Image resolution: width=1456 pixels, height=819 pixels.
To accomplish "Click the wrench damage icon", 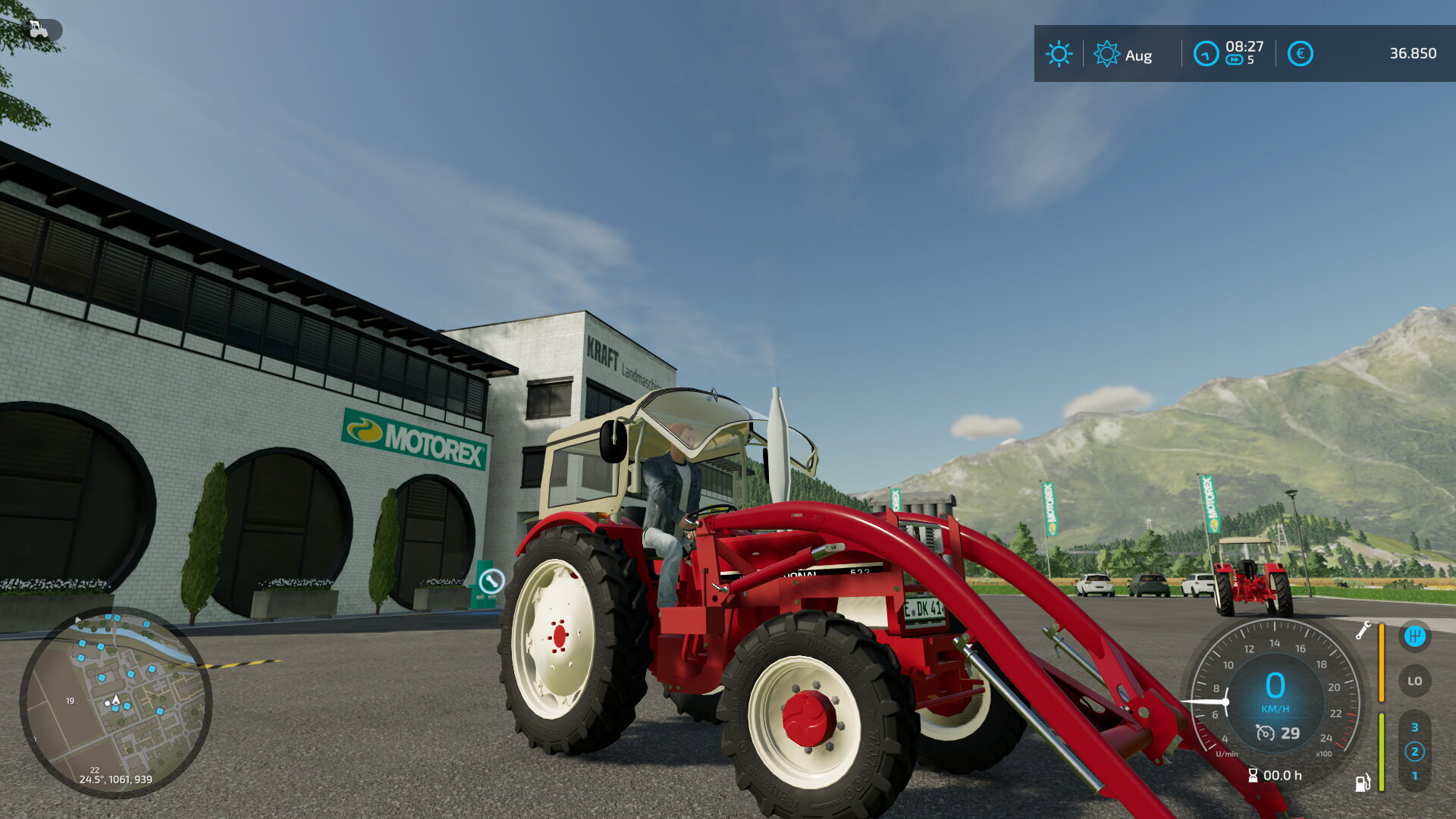I will click(x=1363, y=630).
